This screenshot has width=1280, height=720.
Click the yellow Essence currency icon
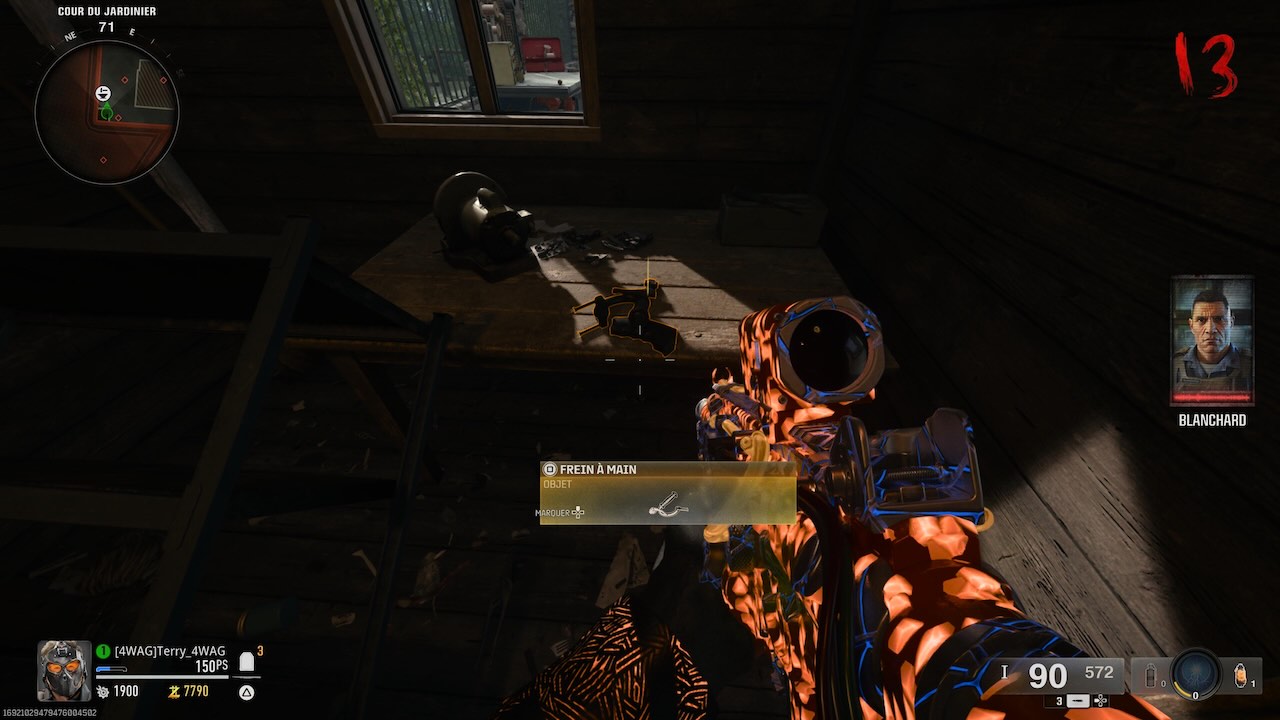[x=173, y=691]
